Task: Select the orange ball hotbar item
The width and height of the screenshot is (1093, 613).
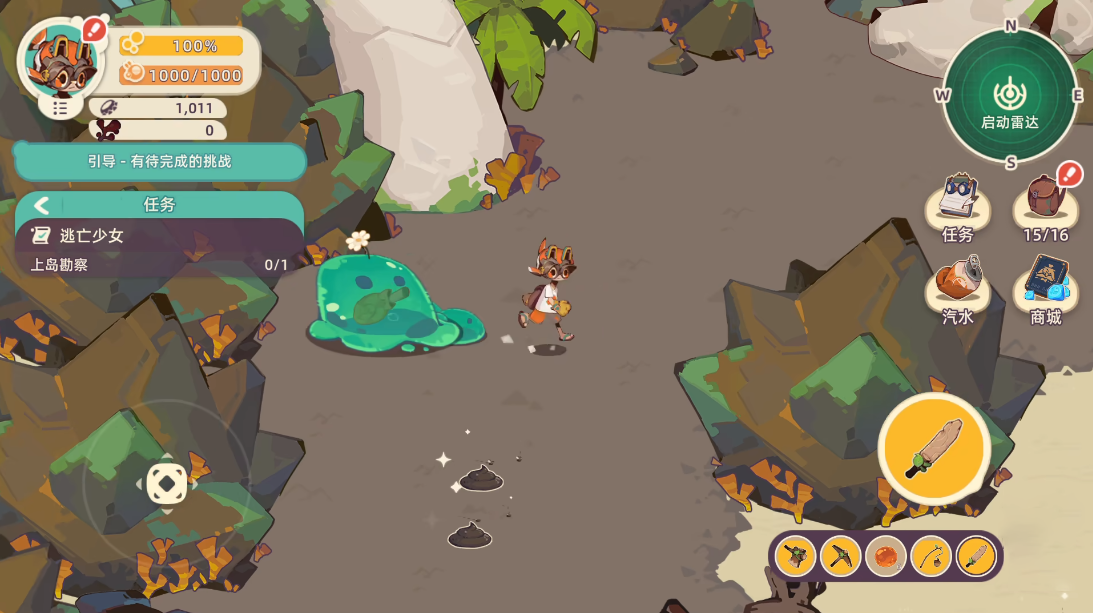Action: (886, 556)
